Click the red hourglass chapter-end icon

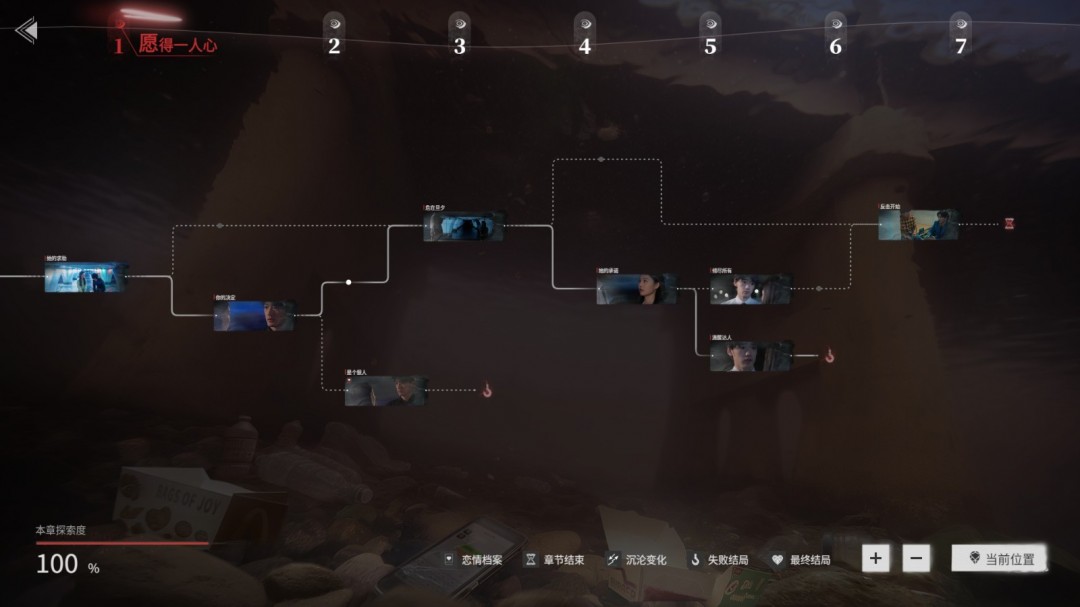[1010, 224]
